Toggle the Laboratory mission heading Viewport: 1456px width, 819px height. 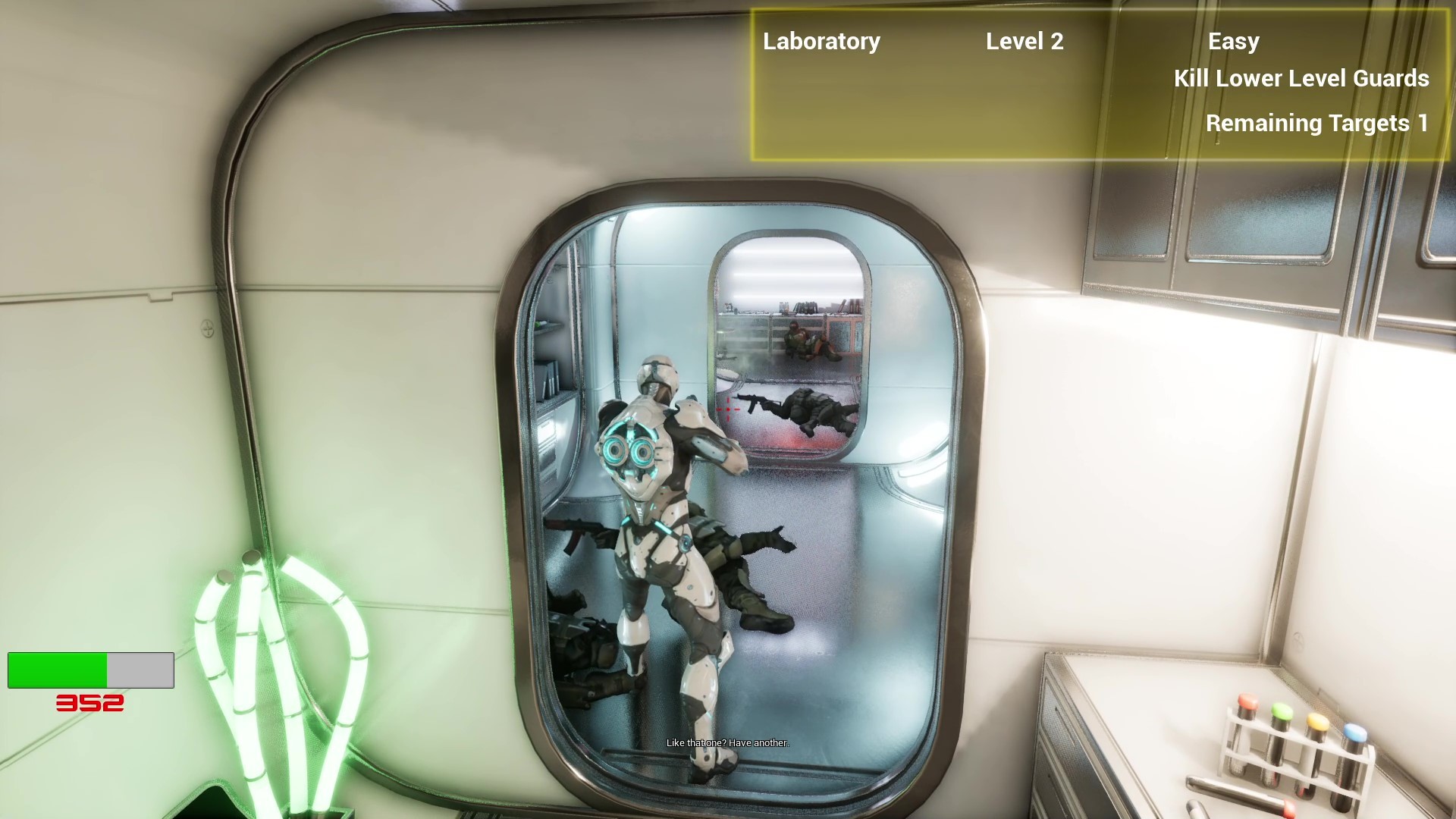point(821,42)
